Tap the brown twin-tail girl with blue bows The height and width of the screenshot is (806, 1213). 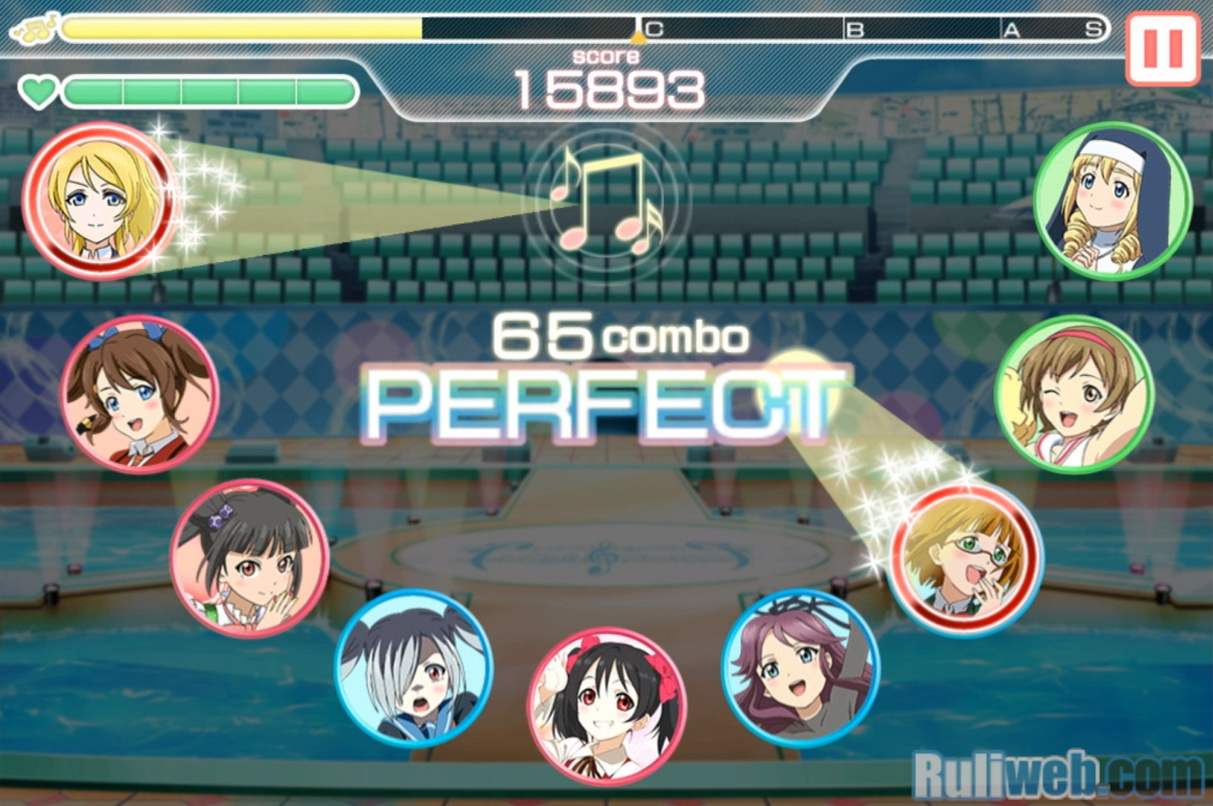pyautogui.click(x=138, y=394)
